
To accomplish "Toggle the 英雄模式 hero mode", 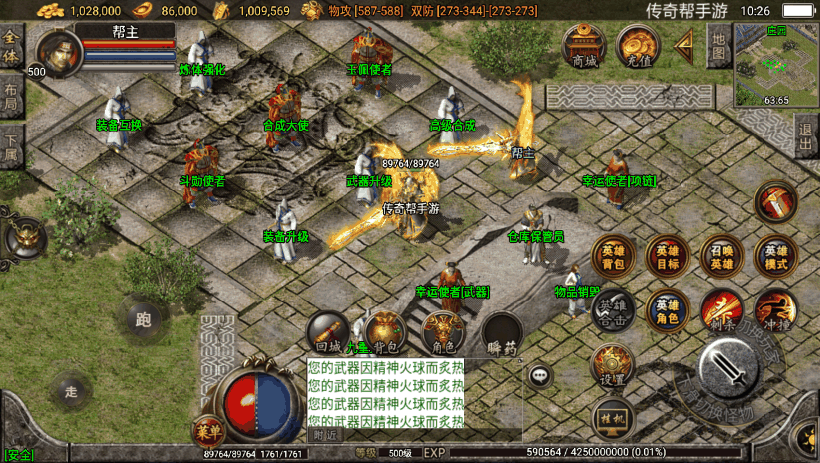I will coord(775,256).
